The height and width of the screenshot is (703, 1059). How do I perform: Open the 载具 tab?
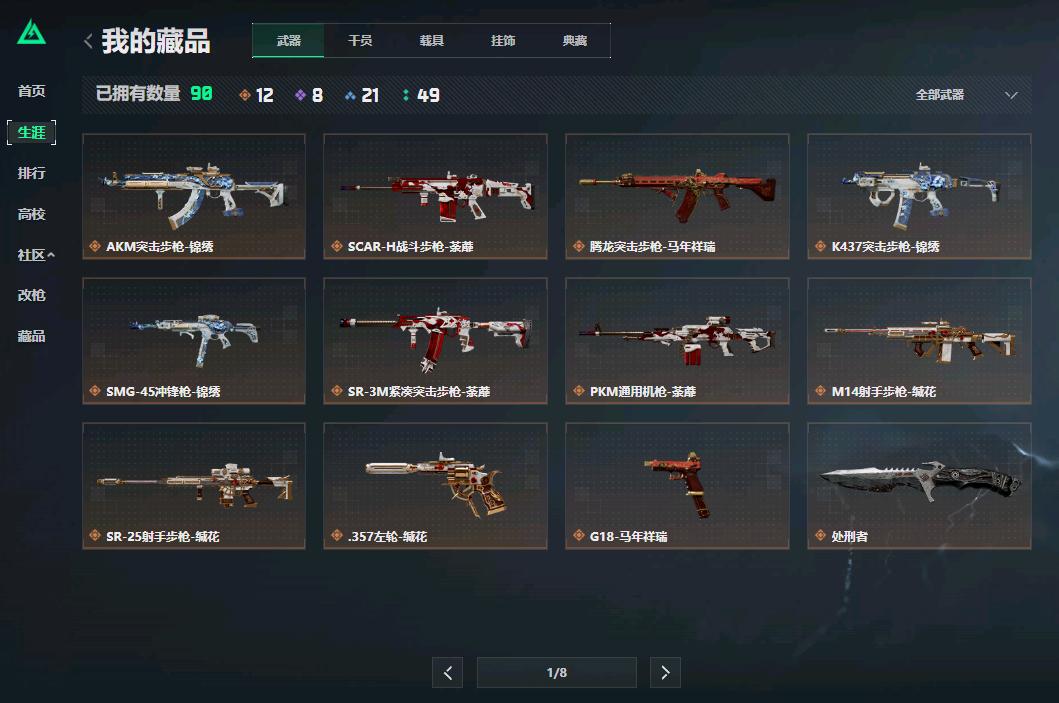[x=432, y=41]
